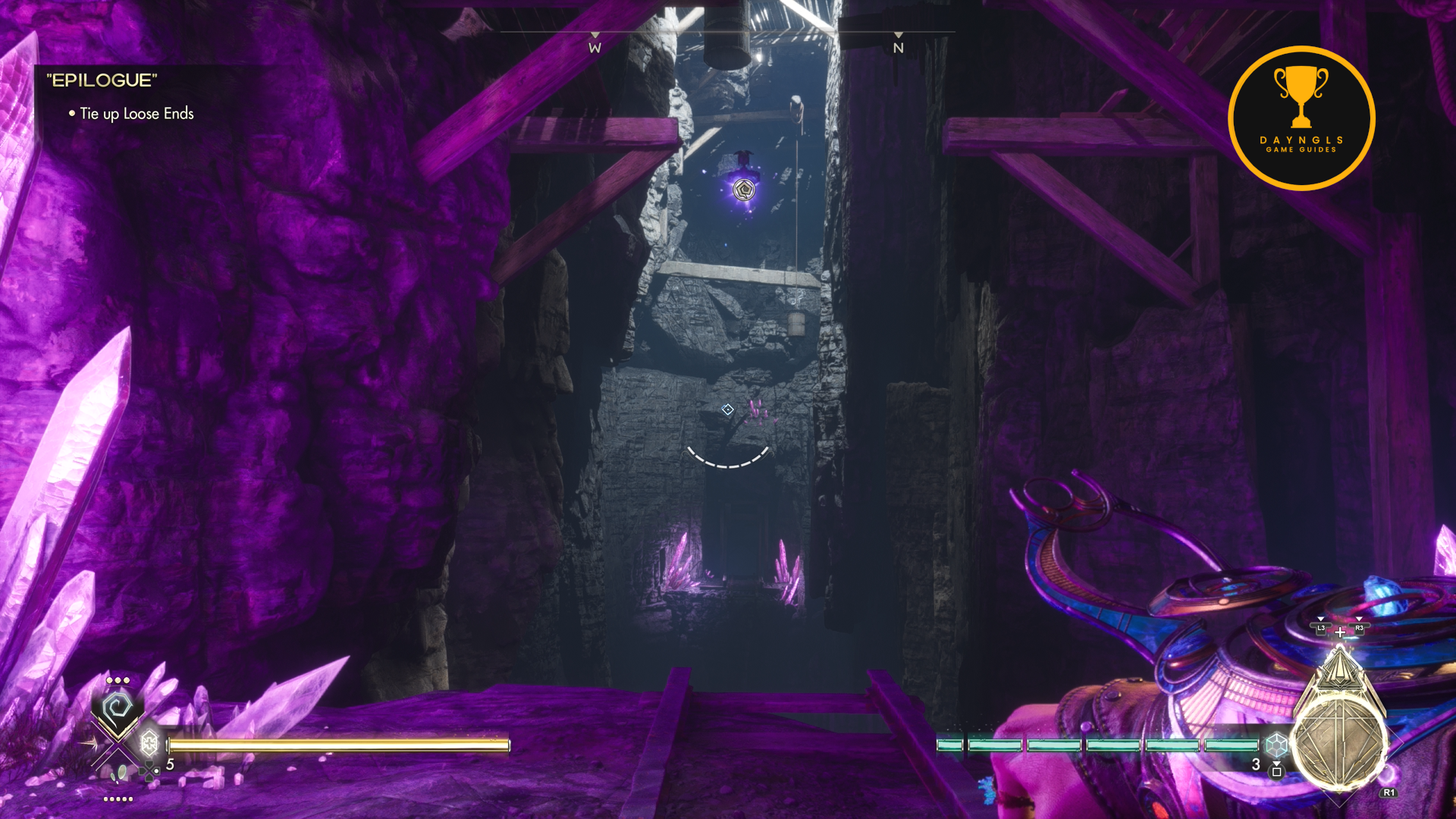Click the Dayngls Game Guides trophy logo
1456x819 pixels.
coord(1301,118)
